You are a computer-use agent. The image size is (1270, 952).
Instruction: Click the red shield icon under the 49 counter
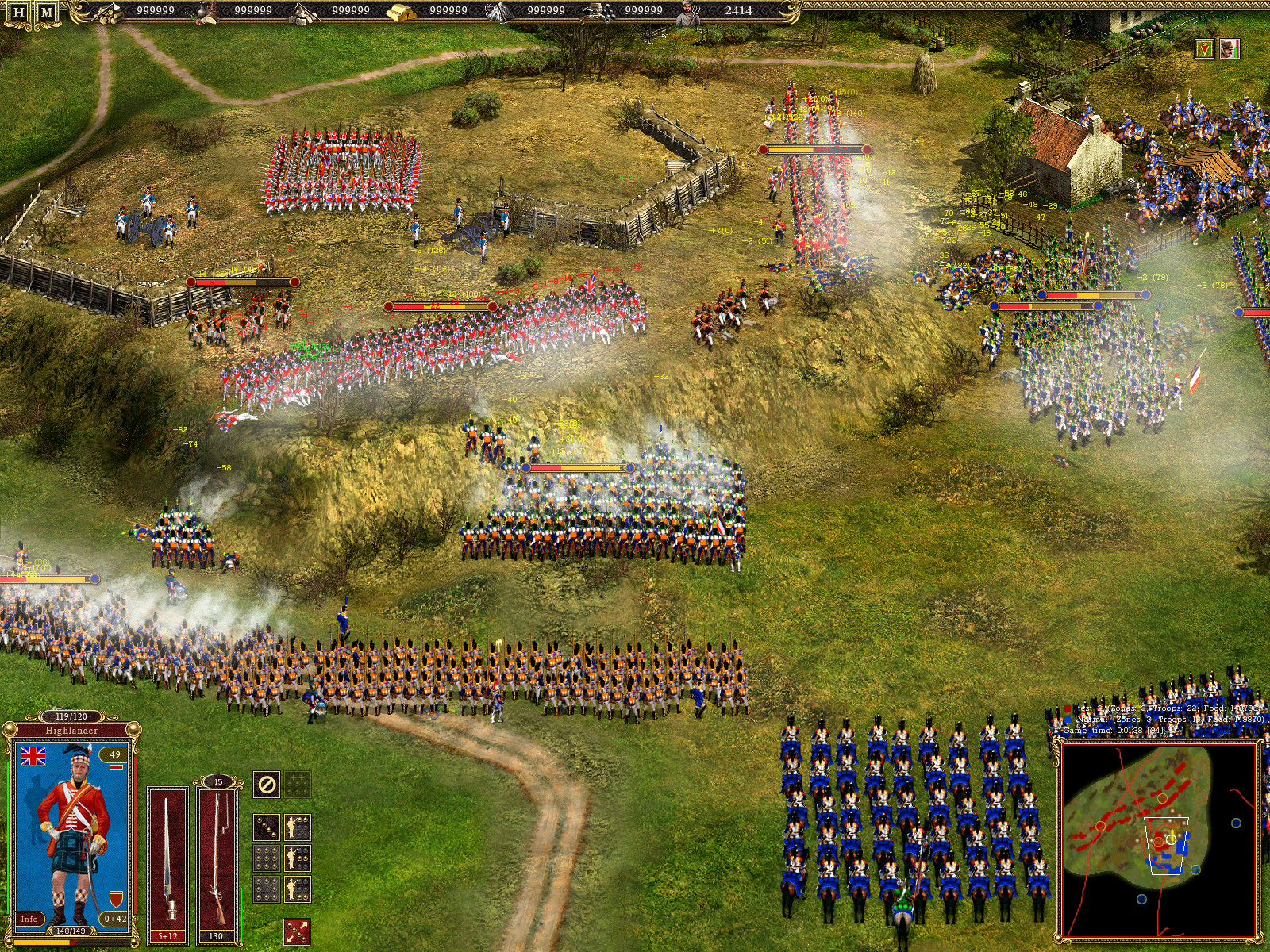(x=116, y=898)
